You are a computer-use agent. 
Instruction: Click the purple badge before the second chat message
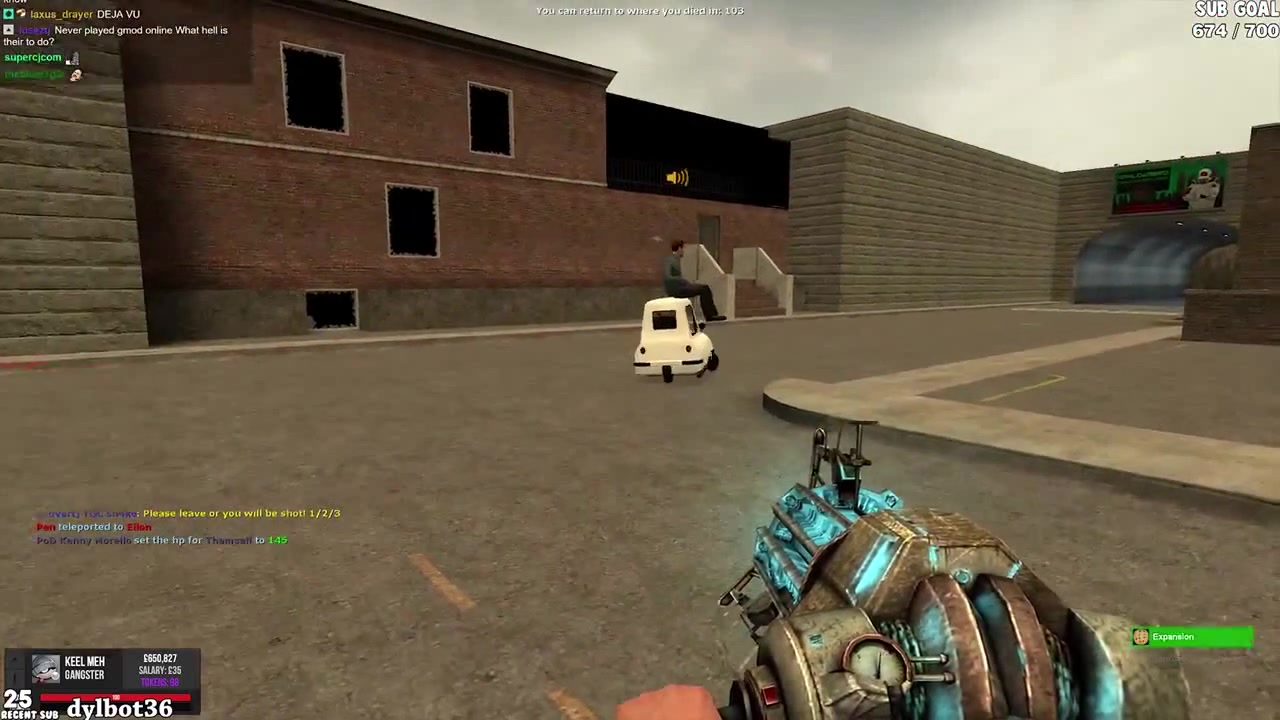pos(8,30)
